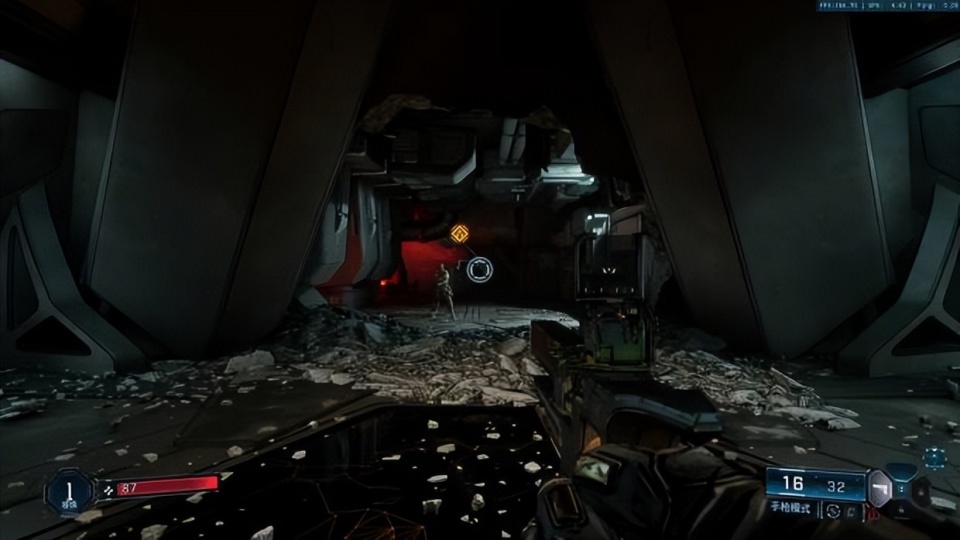
Task: Click the extra lives octagon badge
Action: pyautogui.click(x=69, y=490)
